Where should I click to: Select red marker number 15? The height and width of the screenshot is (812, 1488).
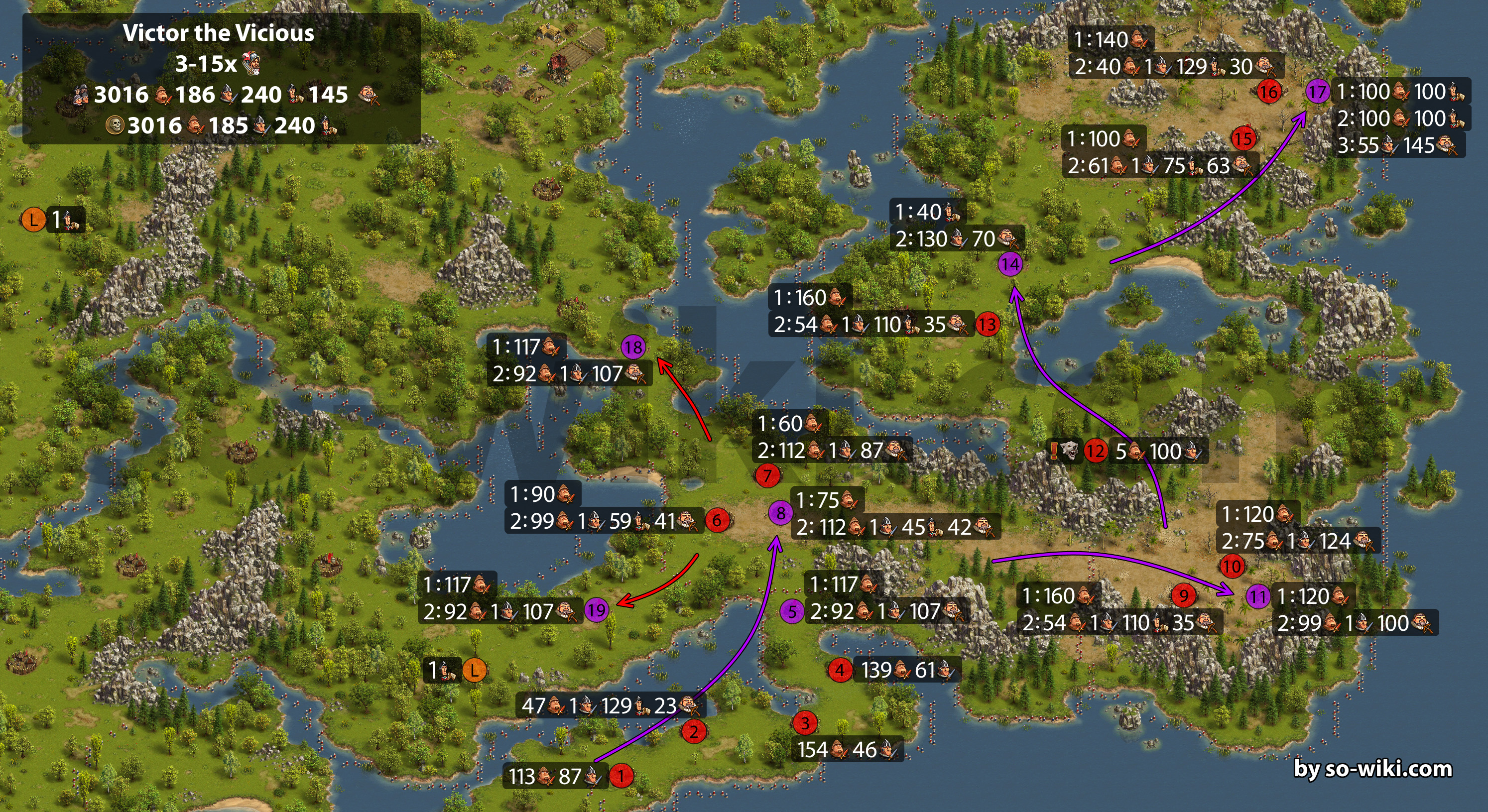point(1243,138)
